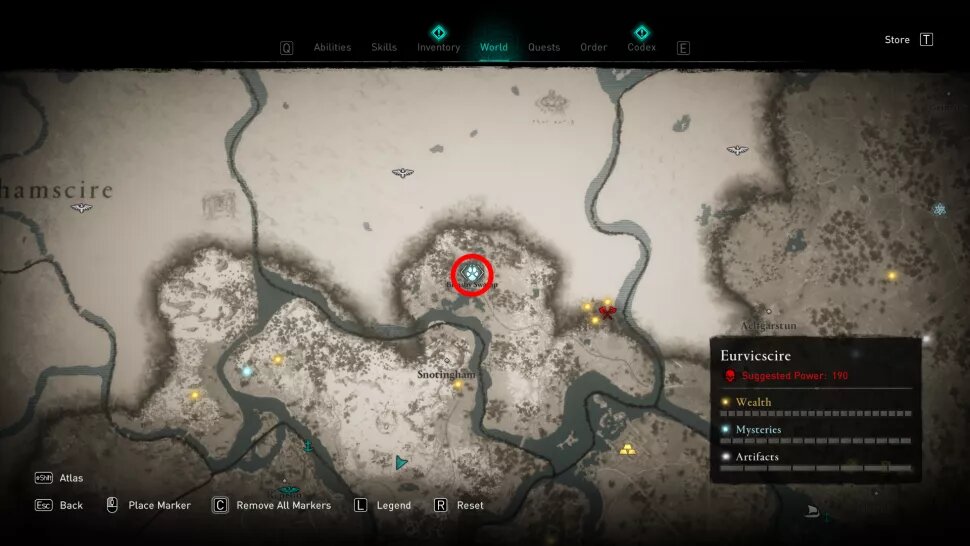This screenshot has width=970, height=546.
Task: Go to the Inventory tab
Action: point(438,47)
